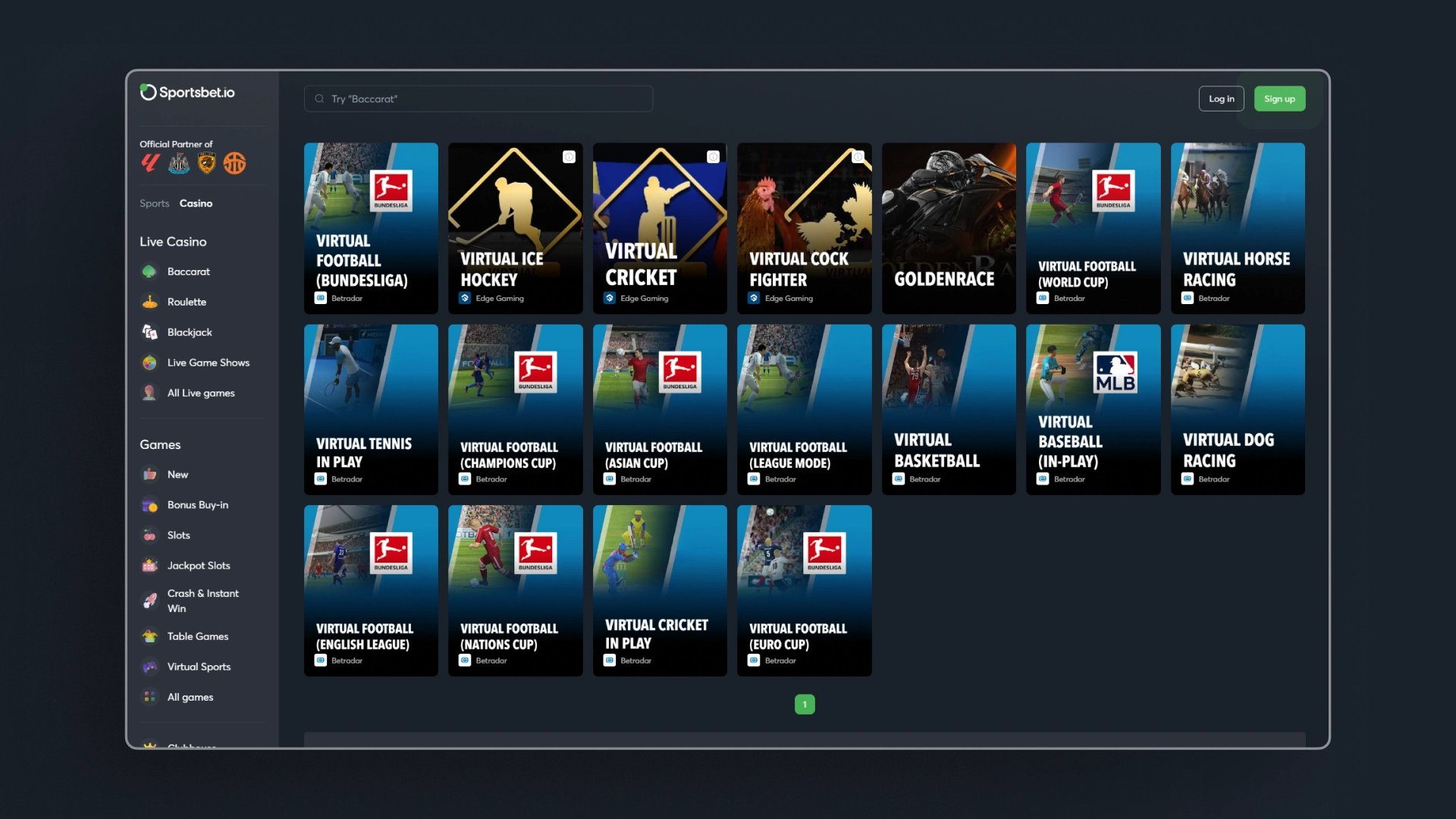
Task: Switch to the Casino tab
Action: [196, 203]
